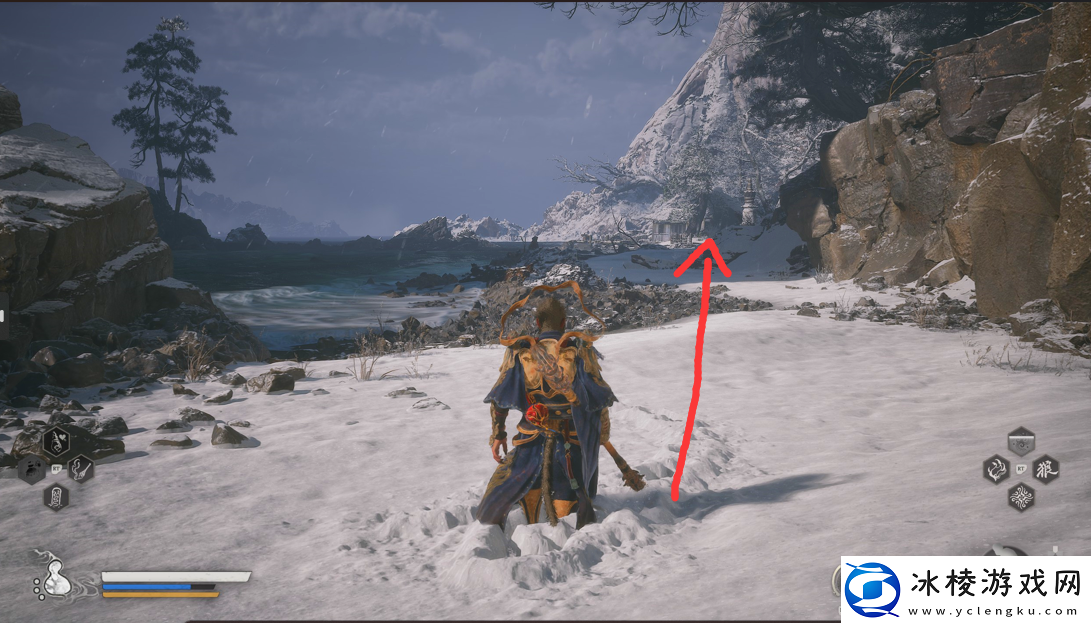Activate the wolf transformation spell (狼)

point(1046,468)
